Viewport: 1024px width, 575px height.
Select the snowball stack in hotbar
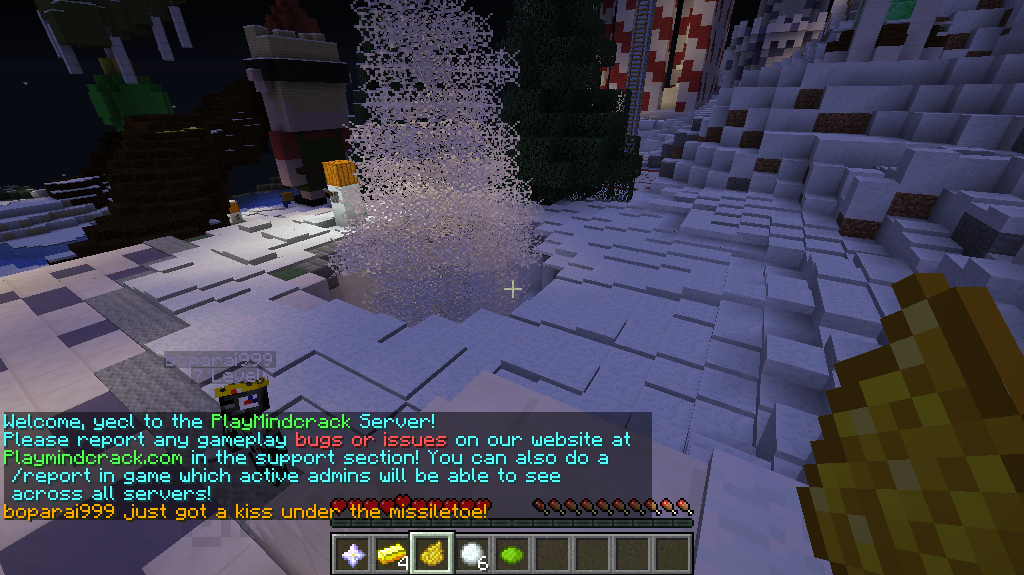click(x=471, y=553)
